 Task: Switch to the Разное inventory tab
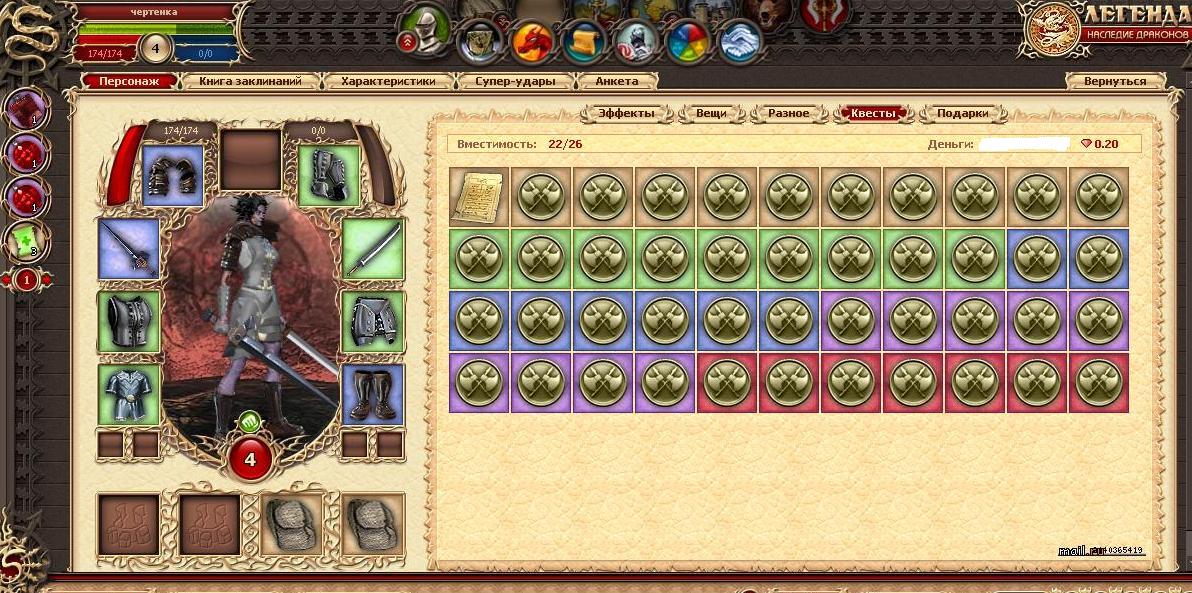(789, 113)
